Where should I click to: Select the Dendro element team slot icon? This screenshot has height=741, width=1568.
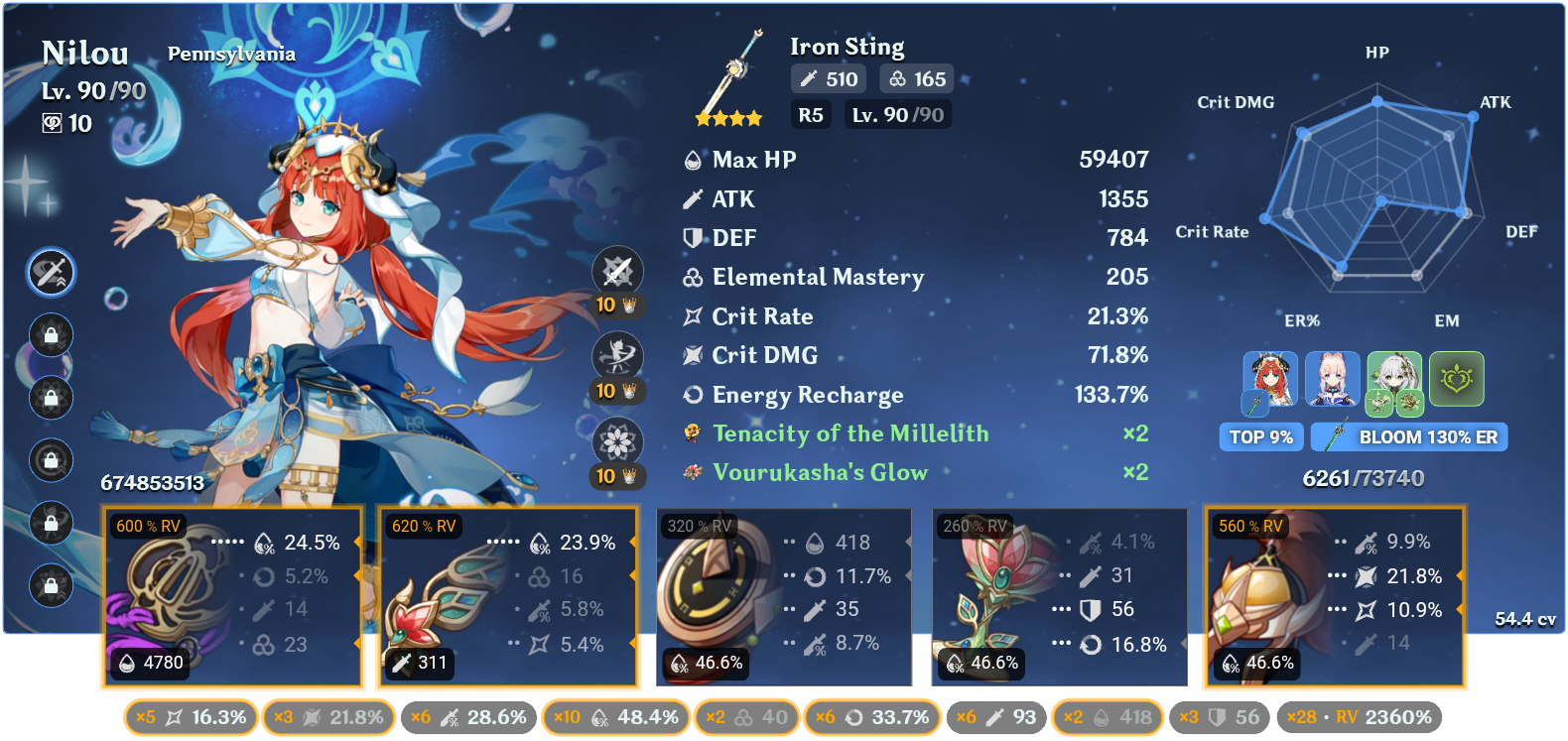coord(1456,380)
